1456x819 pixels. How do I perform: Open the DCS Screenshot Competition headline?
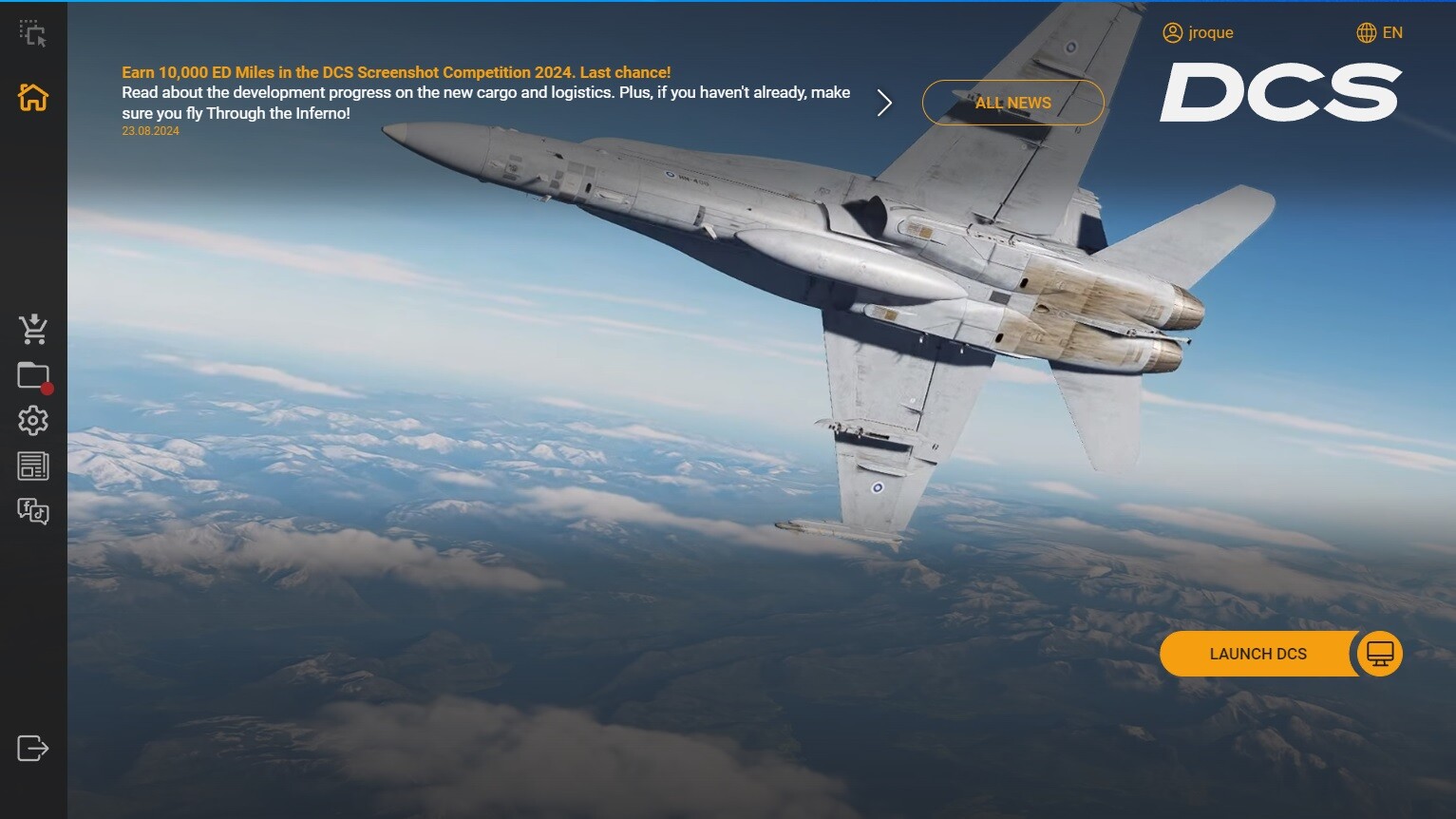[x=395, y=71]
